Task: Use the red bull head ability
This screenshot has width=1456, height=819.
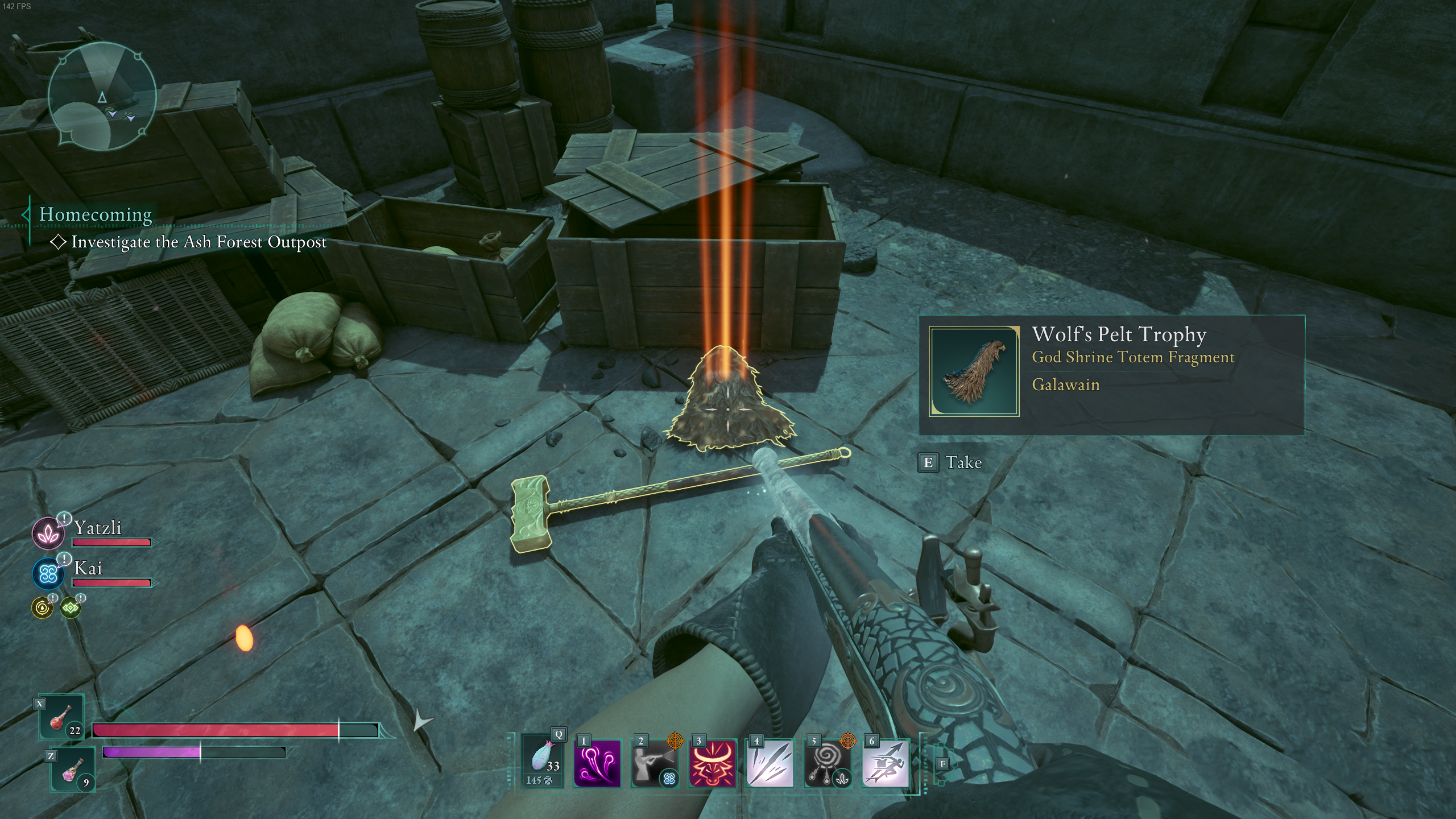Action: [712, 762]
